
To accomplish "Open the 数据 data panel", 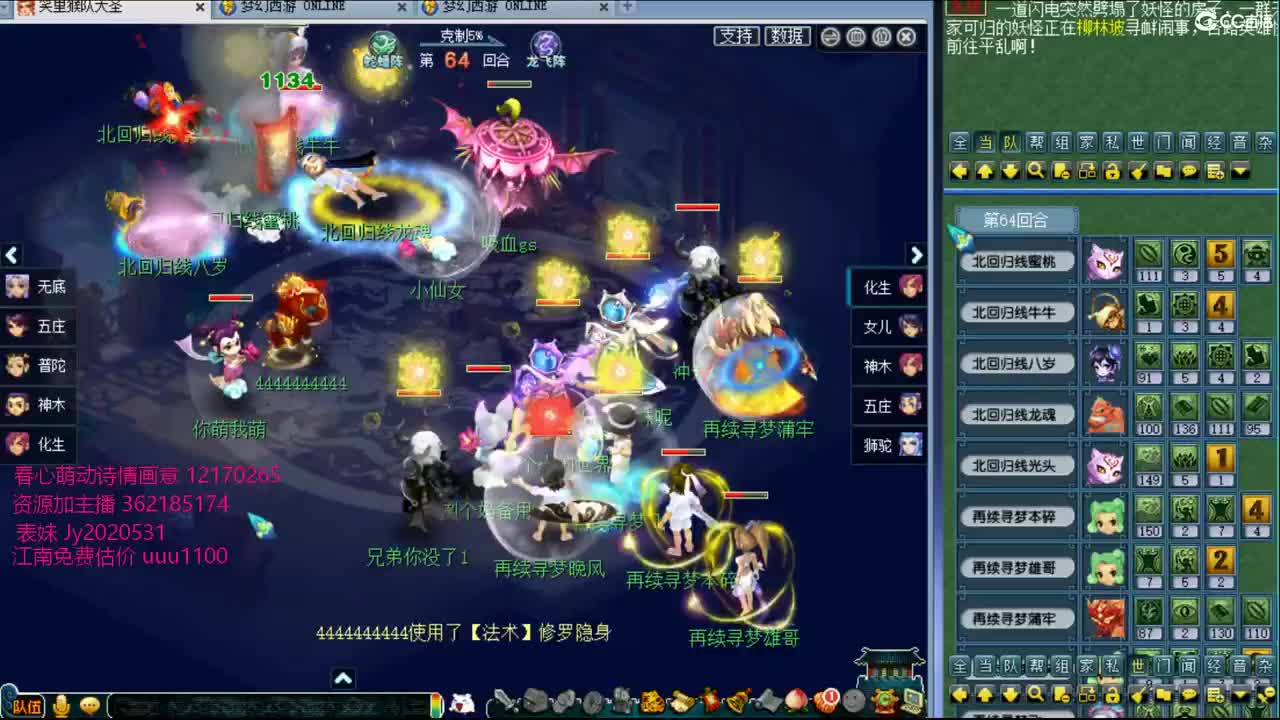I will (788, 37).
